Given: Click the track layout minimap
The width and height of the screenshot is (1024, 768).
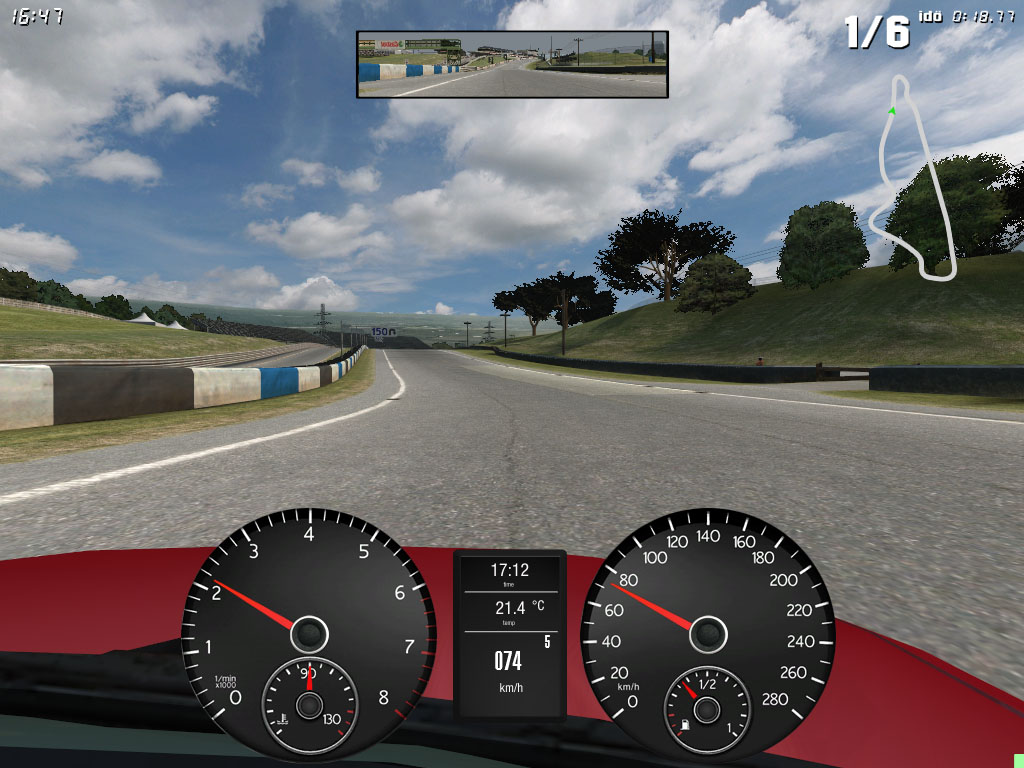Looking at the screenshot, I should 917,178.
